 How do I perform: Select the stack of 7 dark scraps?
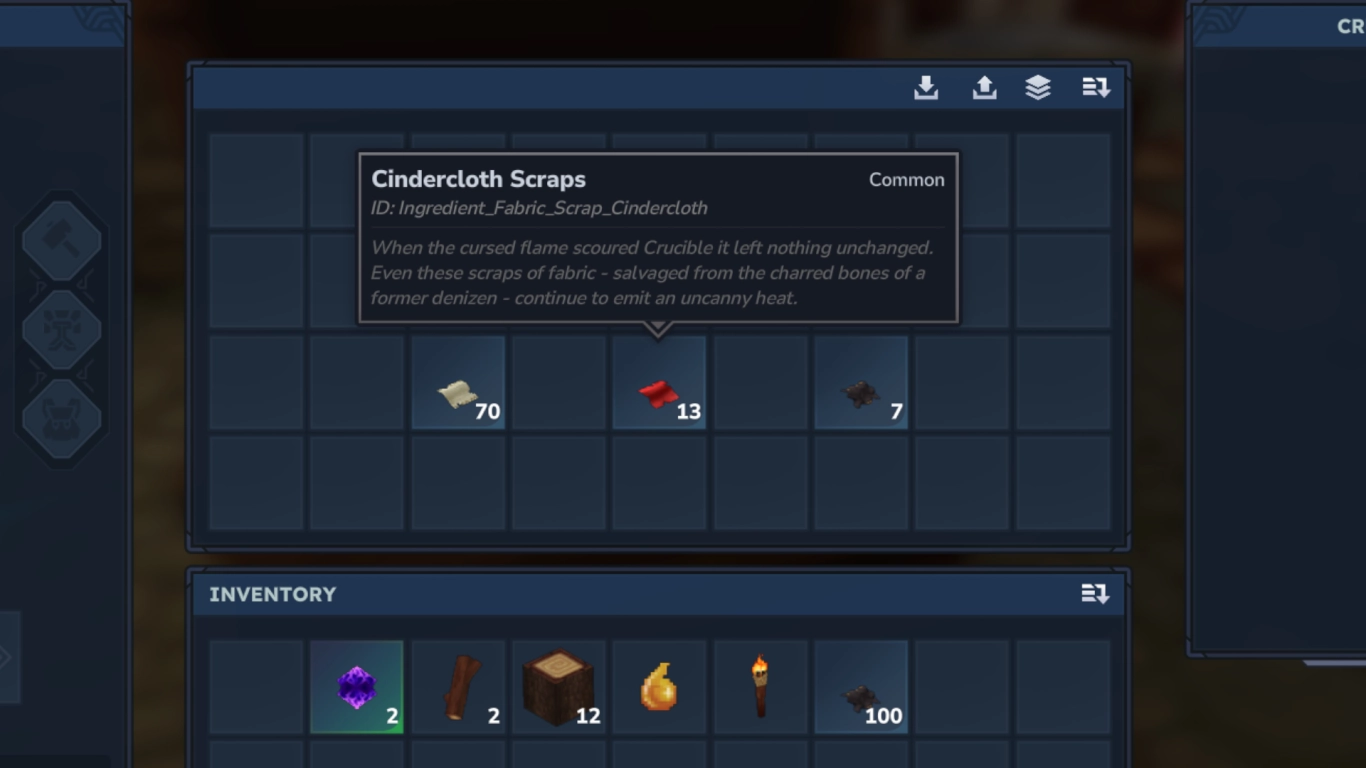coord(860,383)
